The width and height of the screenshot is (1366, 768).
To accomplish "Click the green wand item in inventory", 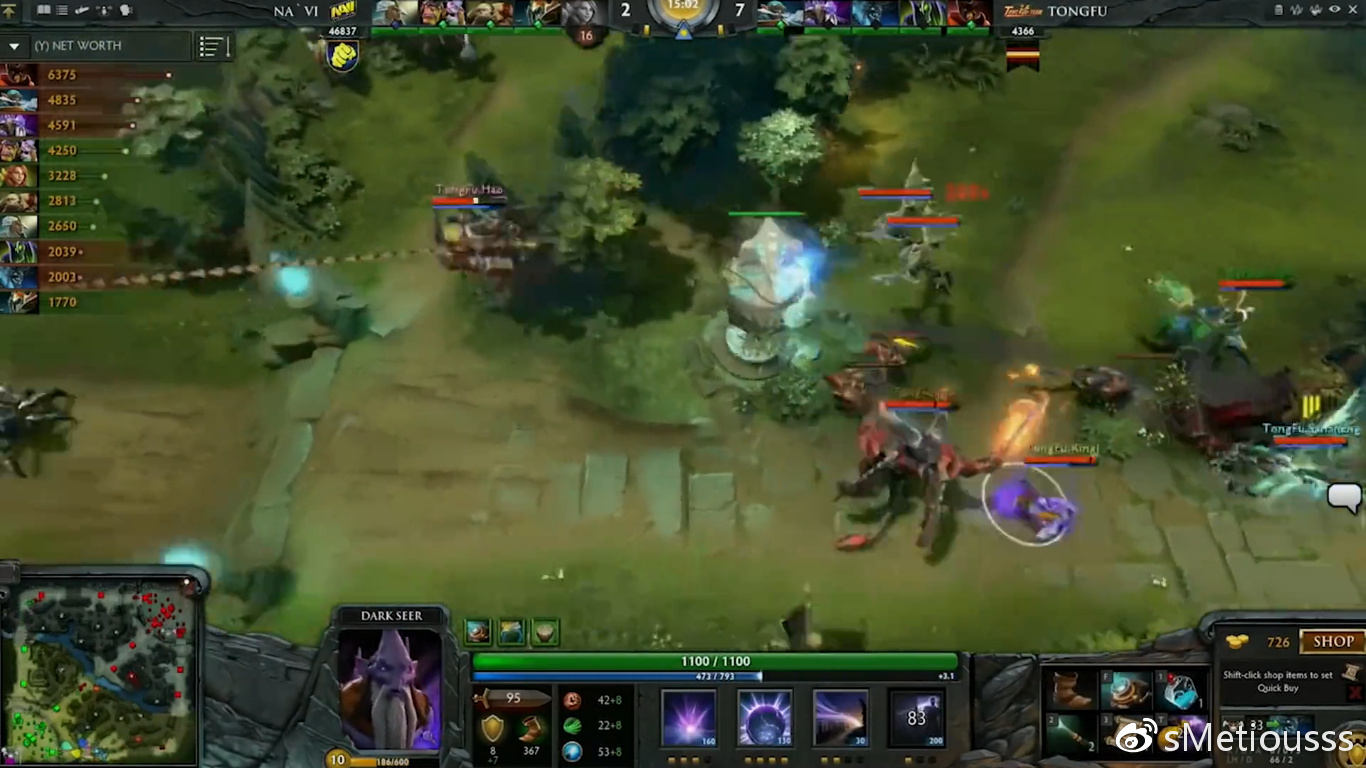I will (1070, 733).
